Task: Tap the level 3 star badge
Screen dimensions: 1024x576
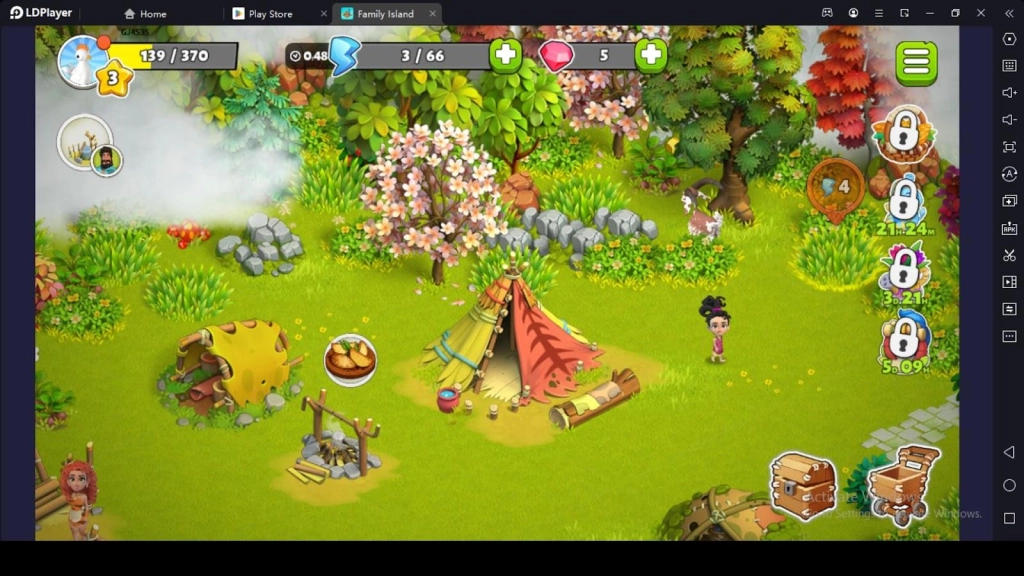Action: pos(113,78)
